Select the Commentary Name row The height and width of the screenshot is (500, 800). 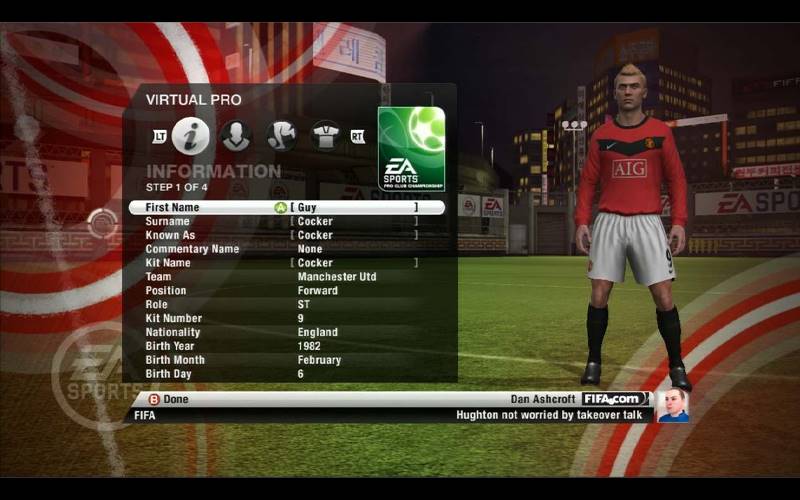286,249
